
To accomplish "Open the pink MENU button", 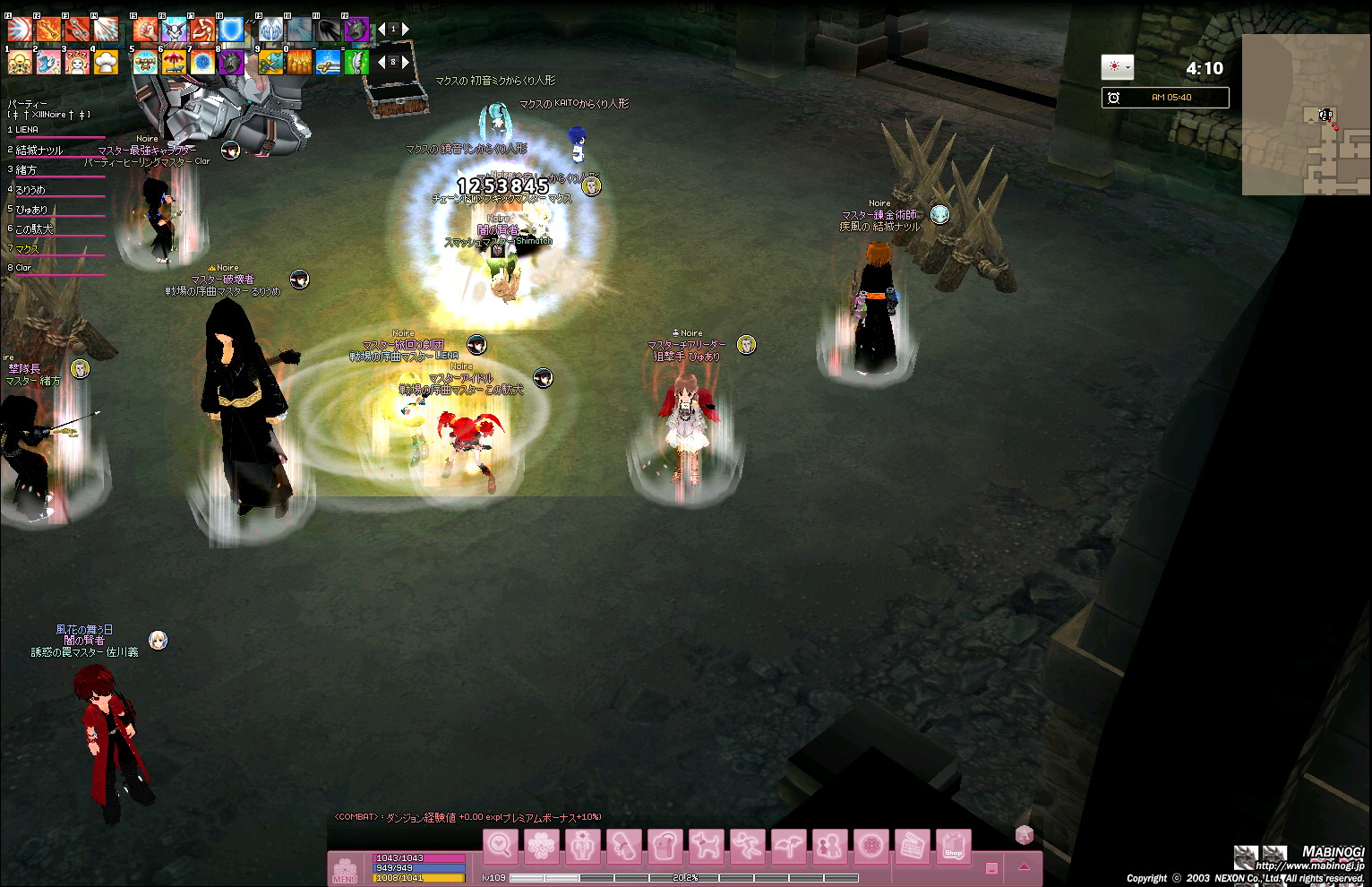I will [345, 869].
